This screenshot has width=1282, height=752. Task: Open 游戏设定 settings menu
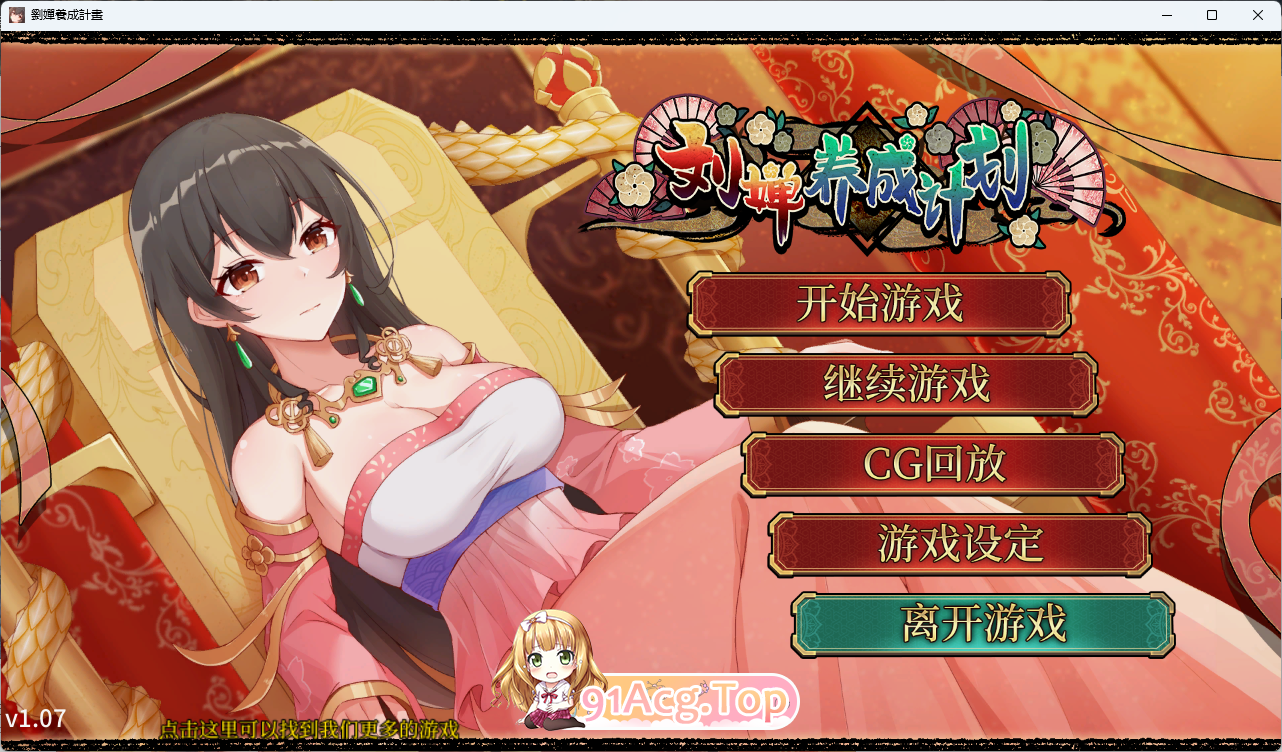(x=957, y=543)
